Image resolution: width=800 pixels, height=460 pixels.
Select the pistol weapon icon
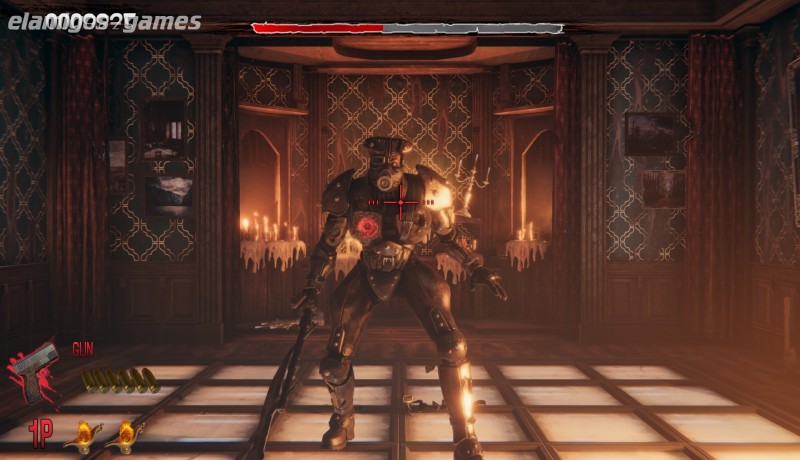35,368
